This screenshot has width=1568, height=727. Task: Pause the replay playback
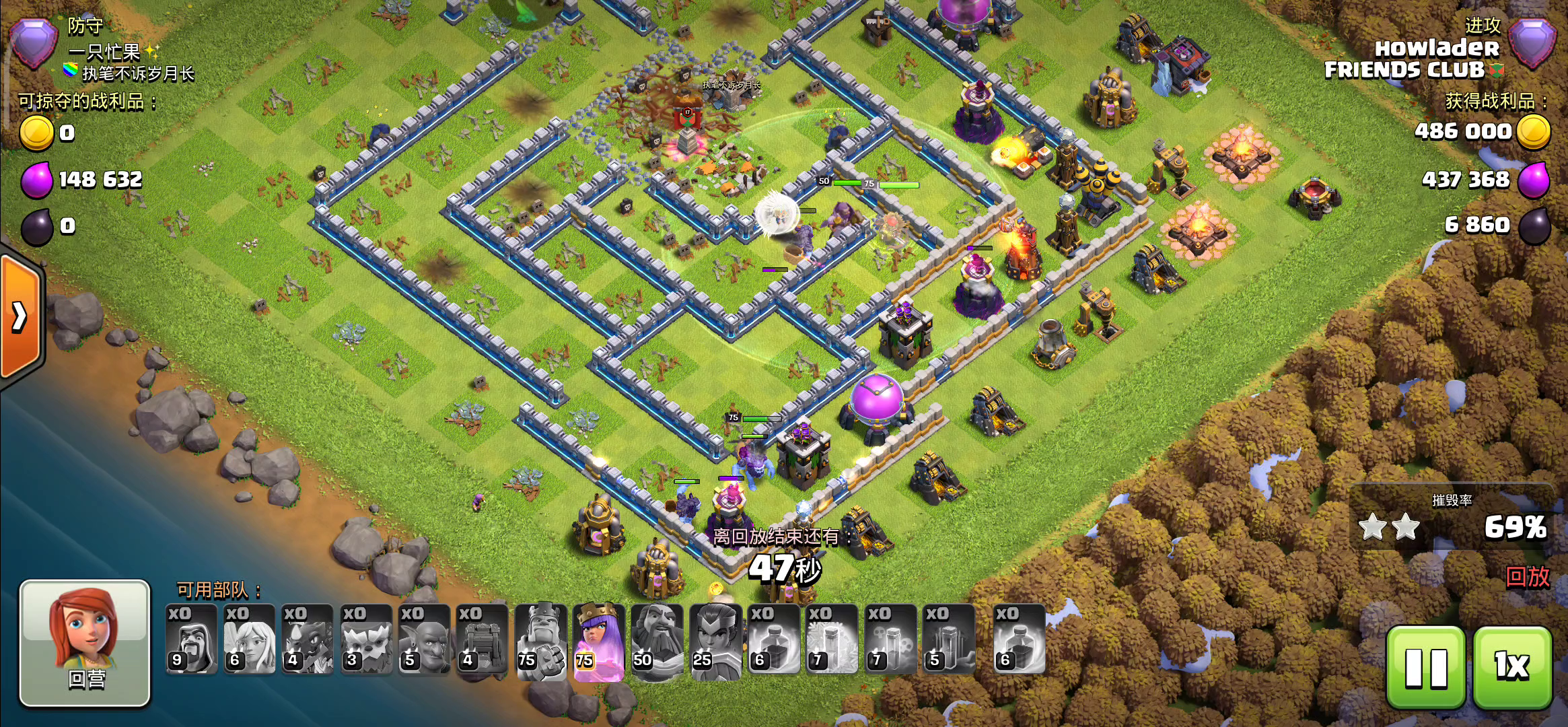point(1425,666)
